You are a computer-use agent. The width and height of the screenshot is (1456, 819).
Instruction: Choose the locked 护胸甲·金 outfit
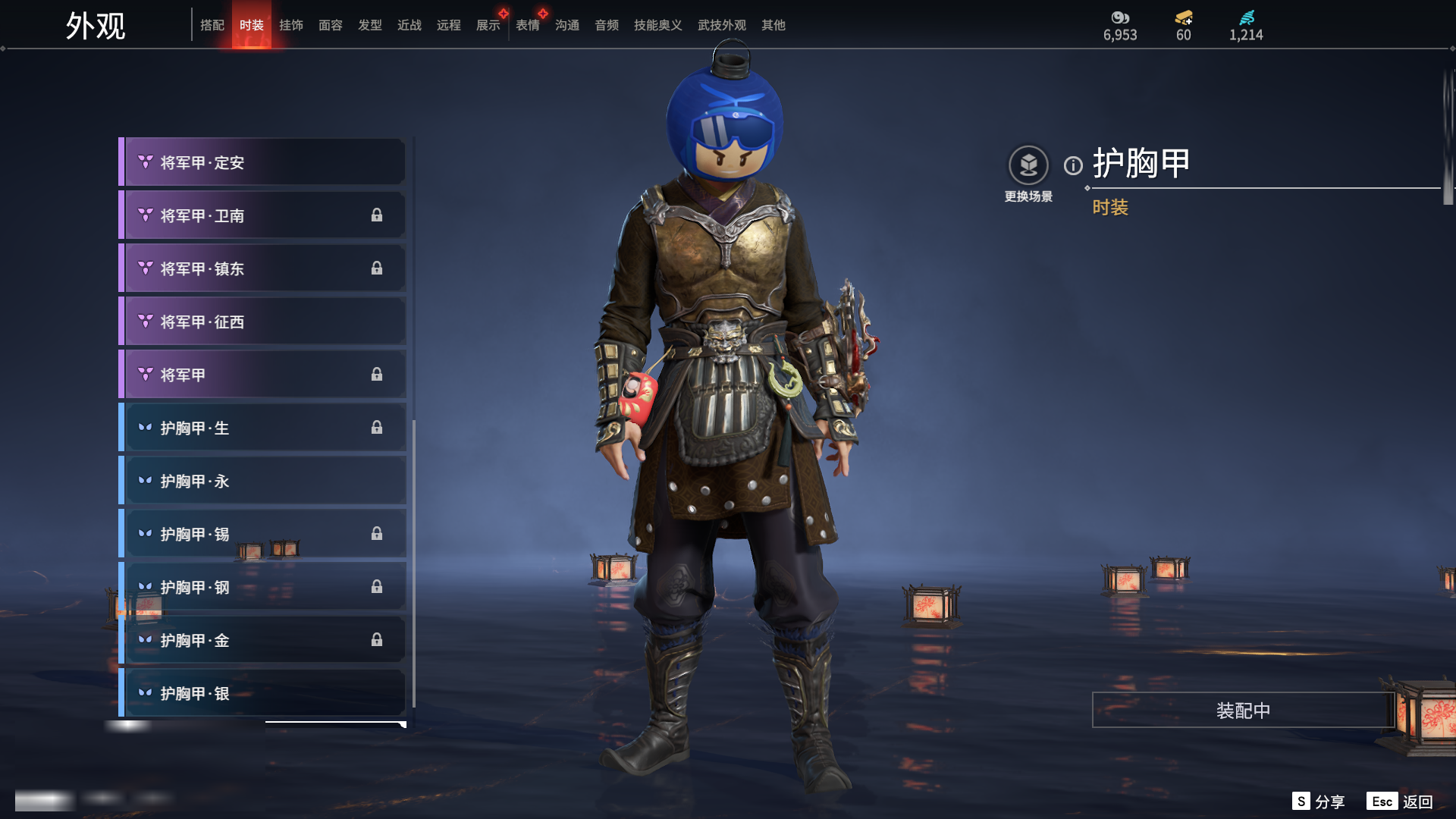(x=262, y=640)
